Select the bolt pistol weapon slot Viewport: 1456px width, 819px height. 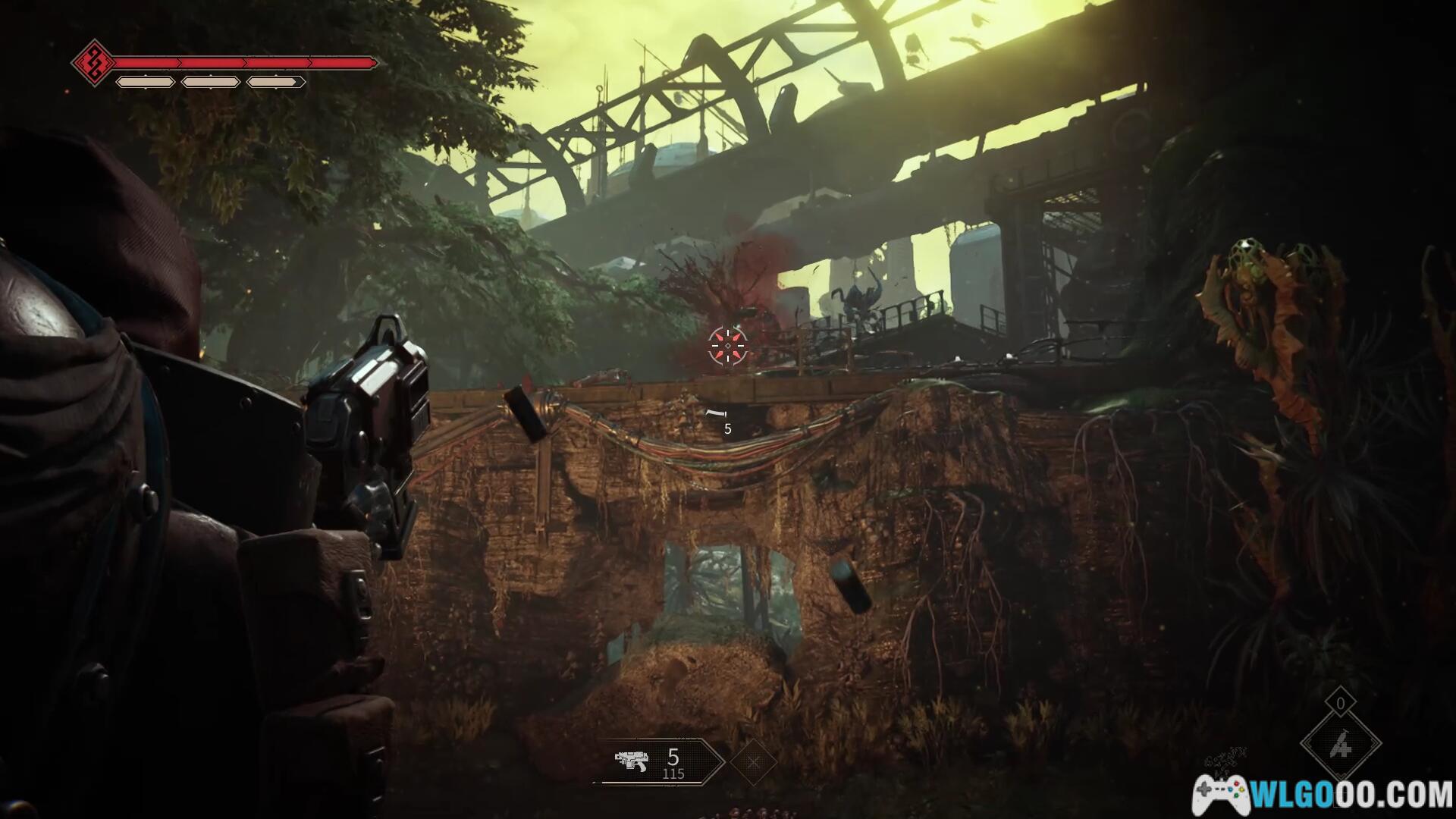658,761
